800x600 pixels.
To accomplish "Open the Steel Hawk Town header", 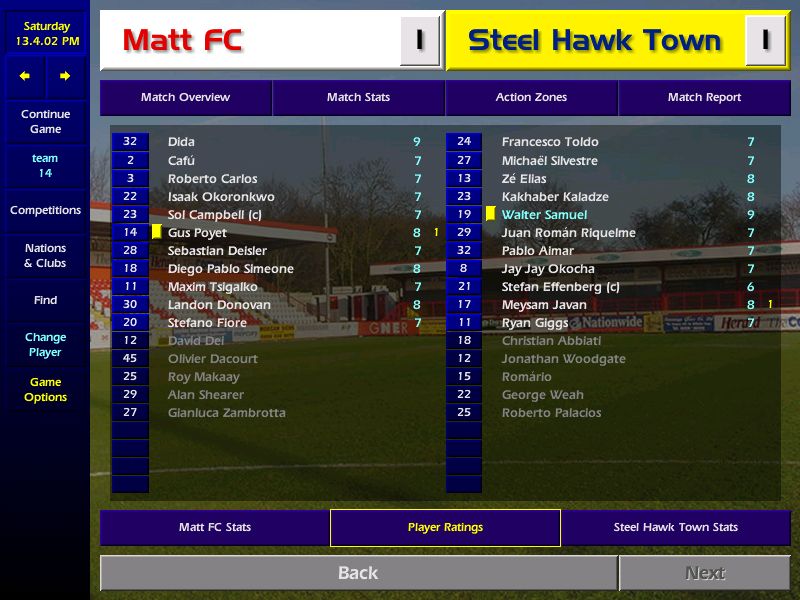I will click(x=595, y=41).
